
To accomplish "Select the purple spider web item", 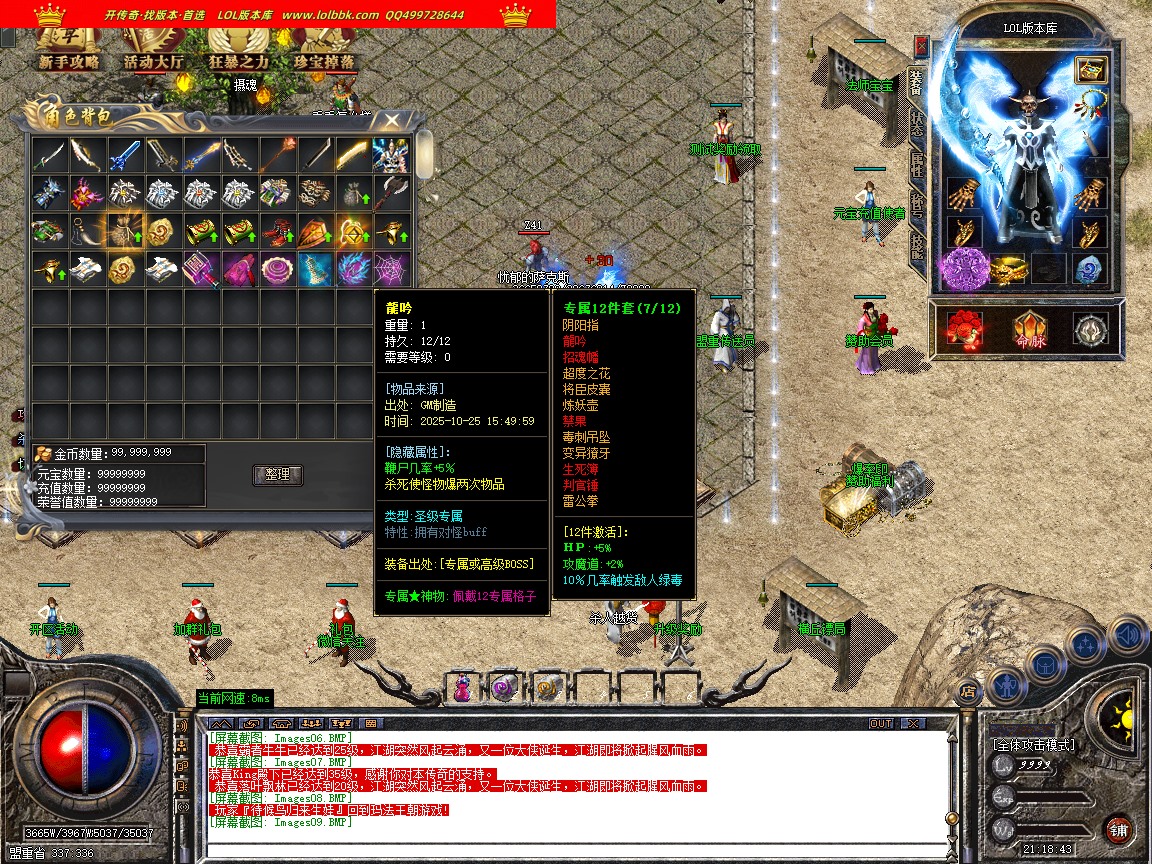I will pos(390,268).
